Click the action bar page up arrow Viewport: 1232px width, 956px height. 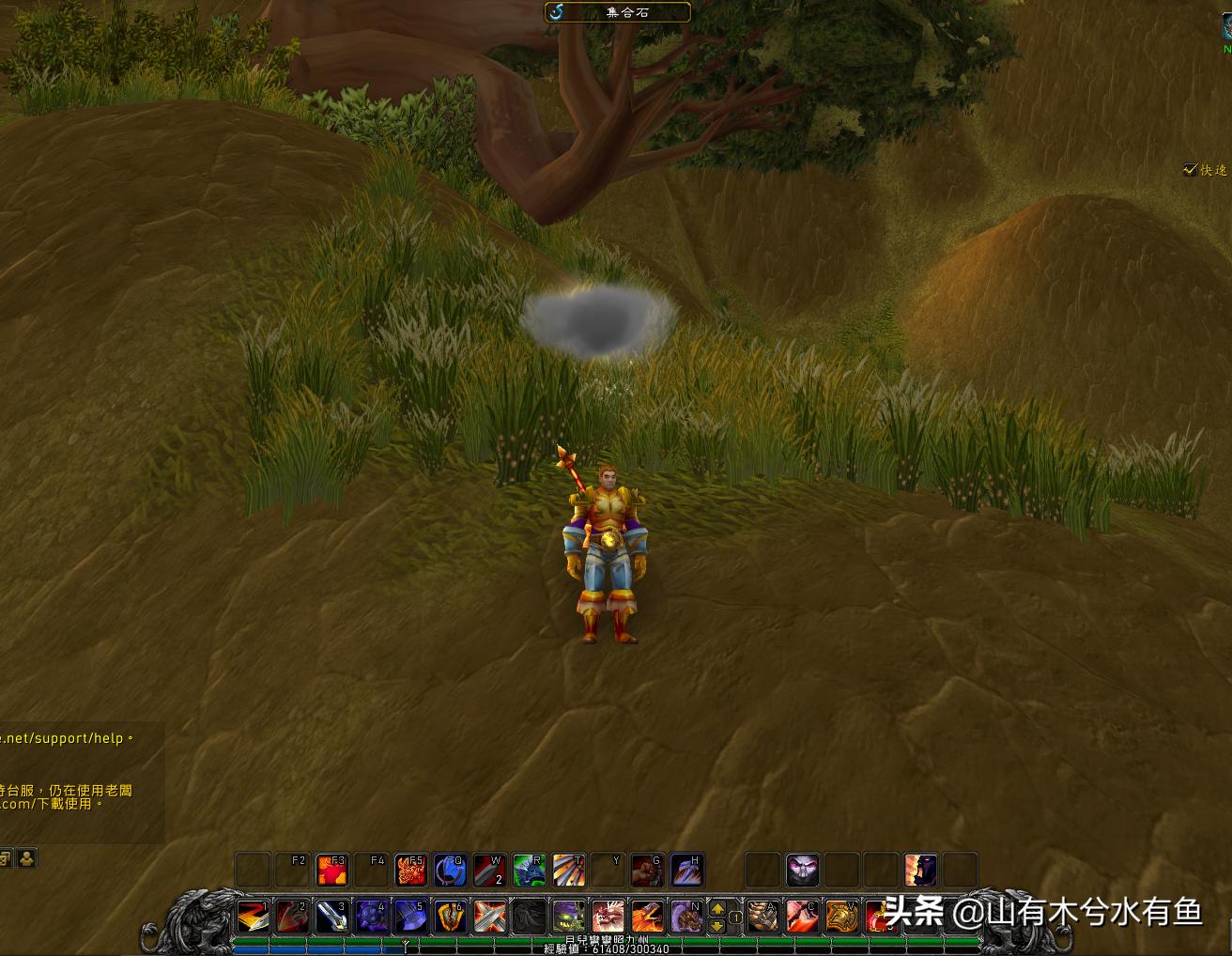click(x=718, y=908)
